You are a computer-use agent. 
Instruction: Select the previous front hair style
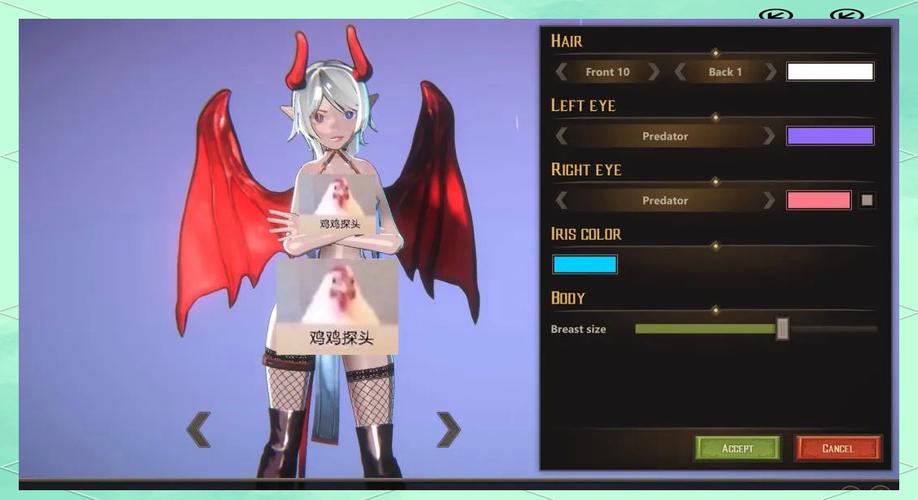pyautogui.click(x=562, y=72)
